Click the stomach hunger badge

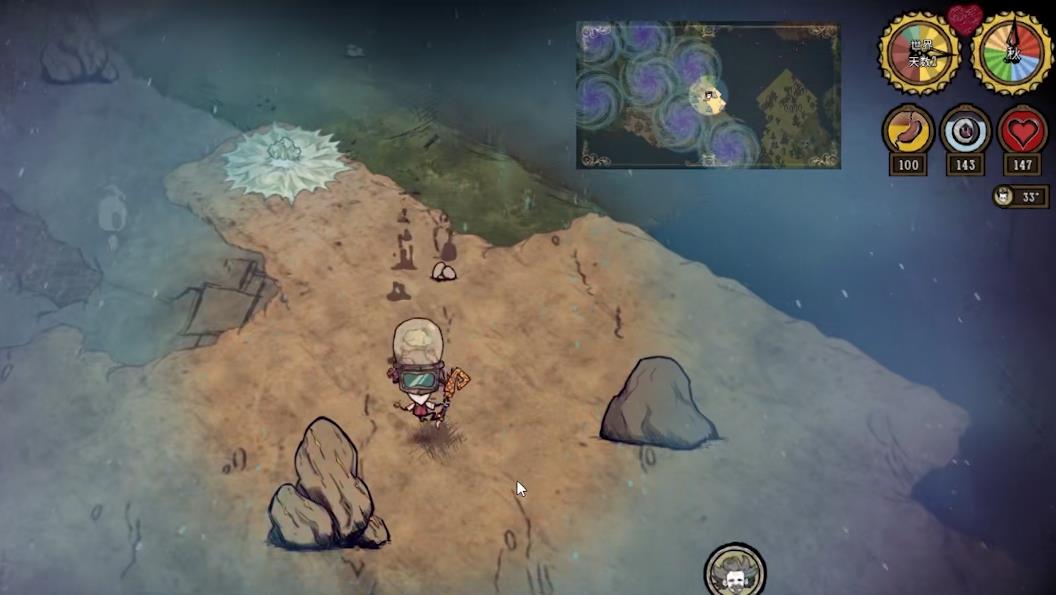click(908, 131)
